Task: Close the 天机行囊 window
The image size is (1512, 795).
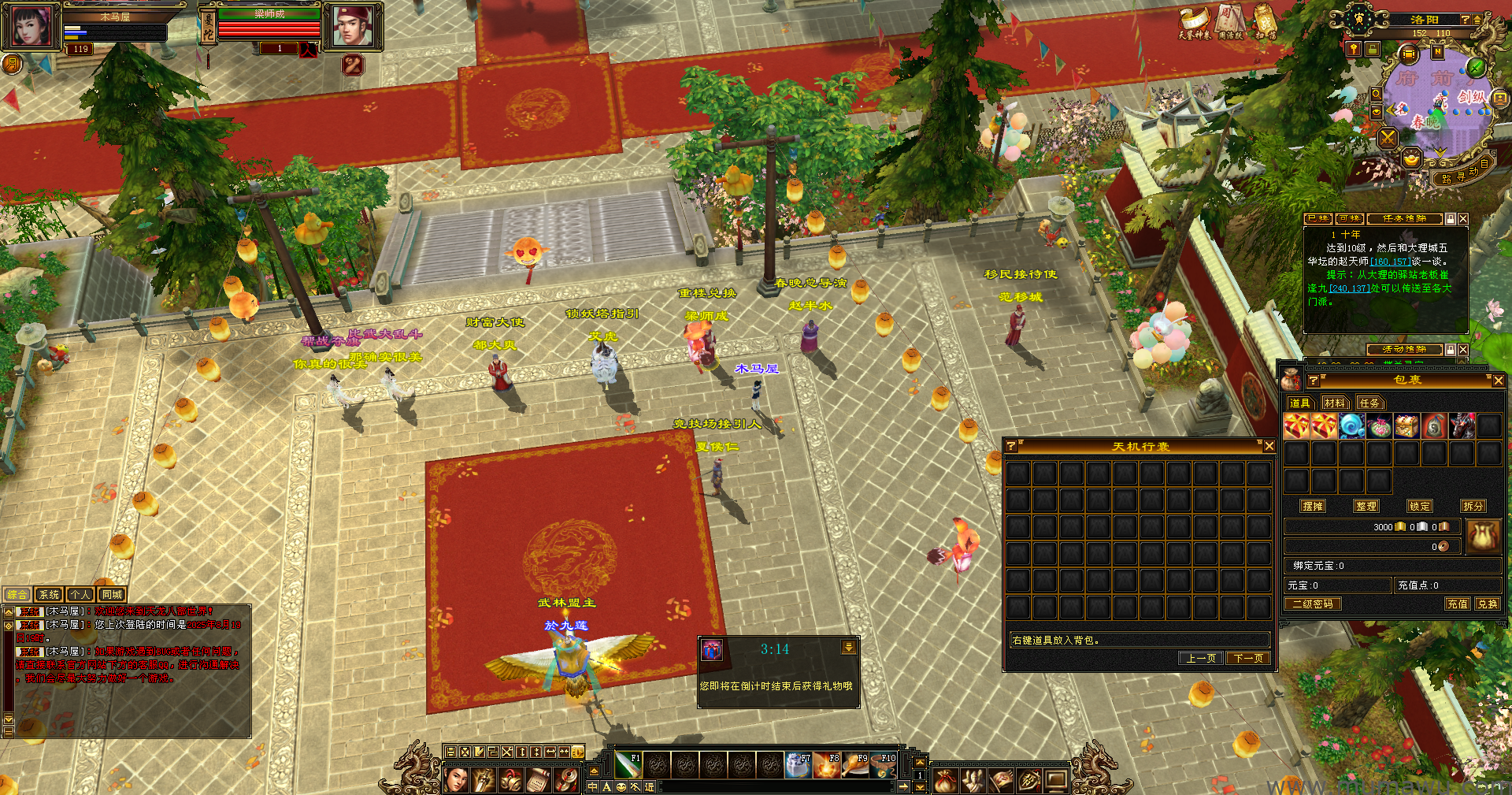Action: [1269, 447]
